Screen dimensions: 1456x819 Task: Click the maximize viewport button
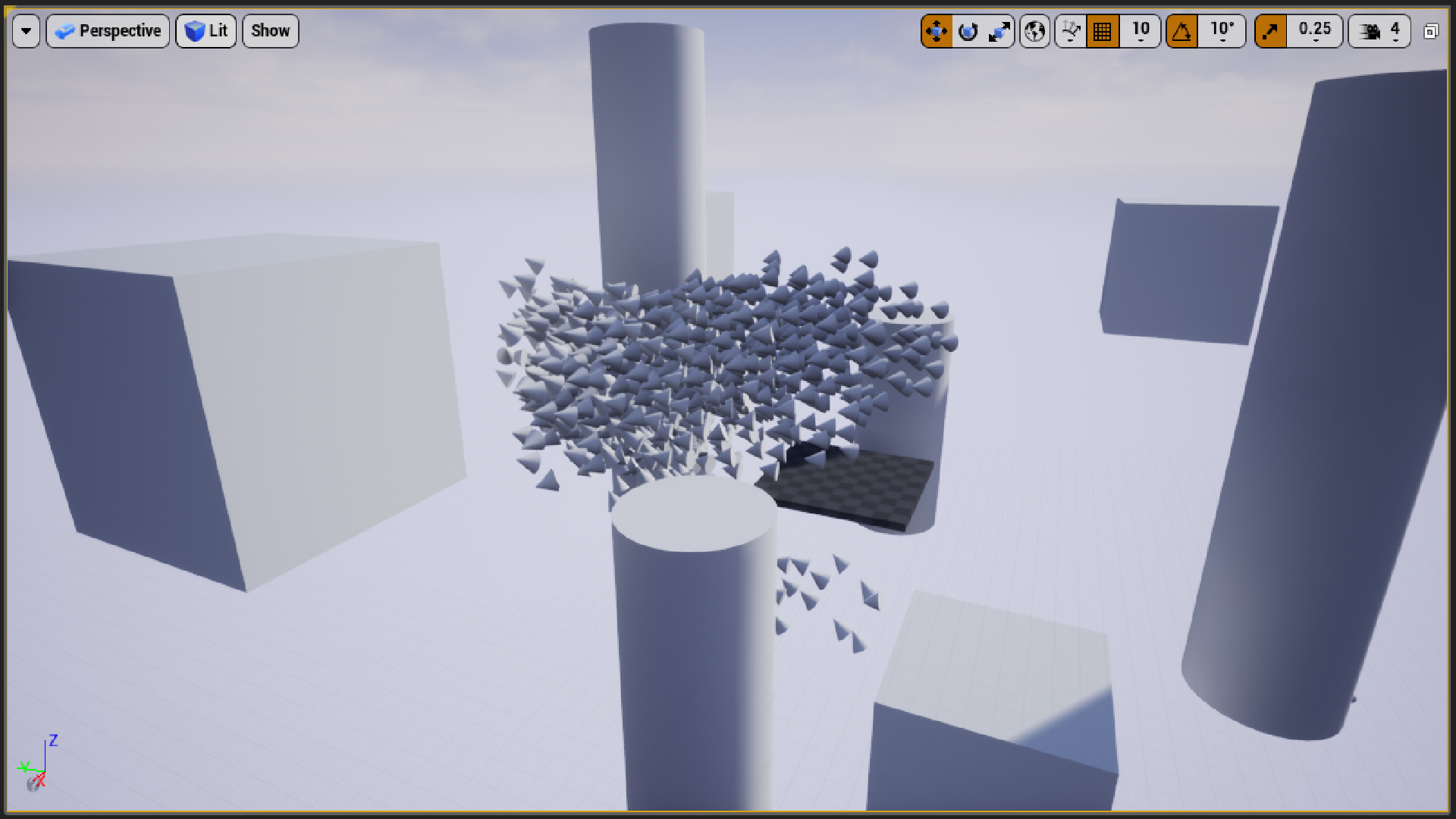1432,31
